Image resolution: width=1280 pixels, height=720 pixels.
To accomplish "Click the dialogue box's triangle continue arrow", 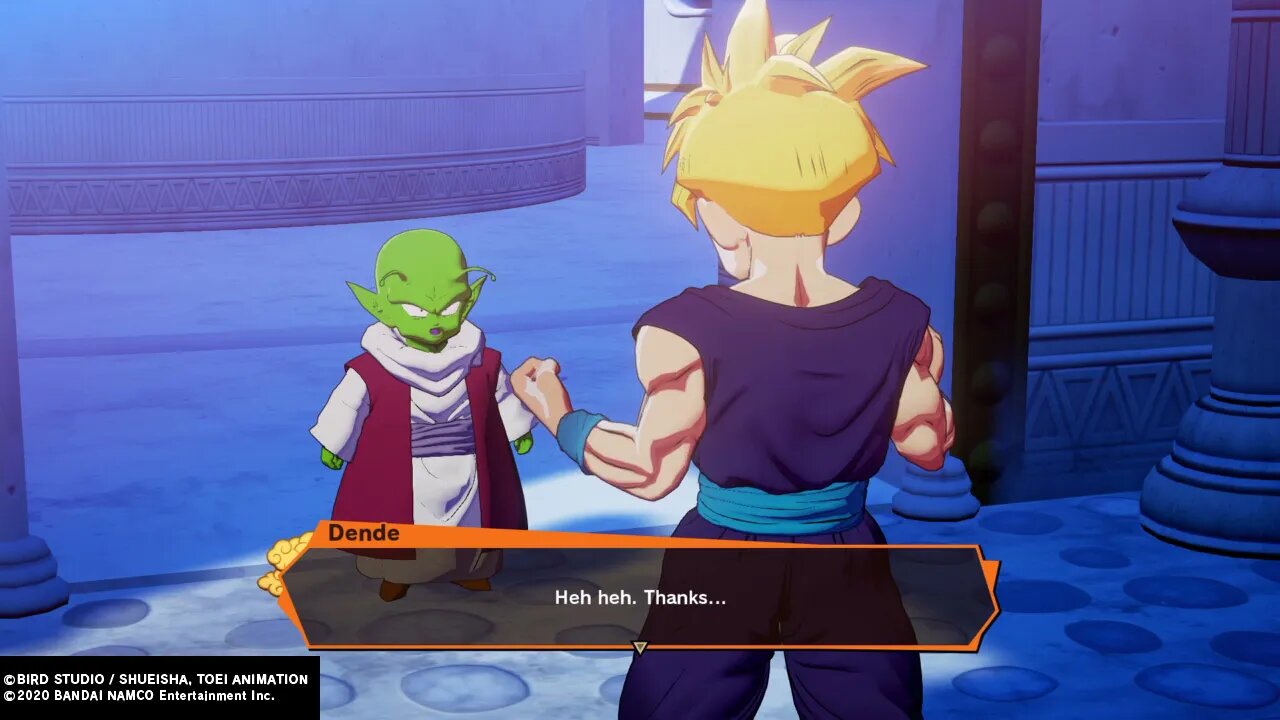I will pos(640,648).
